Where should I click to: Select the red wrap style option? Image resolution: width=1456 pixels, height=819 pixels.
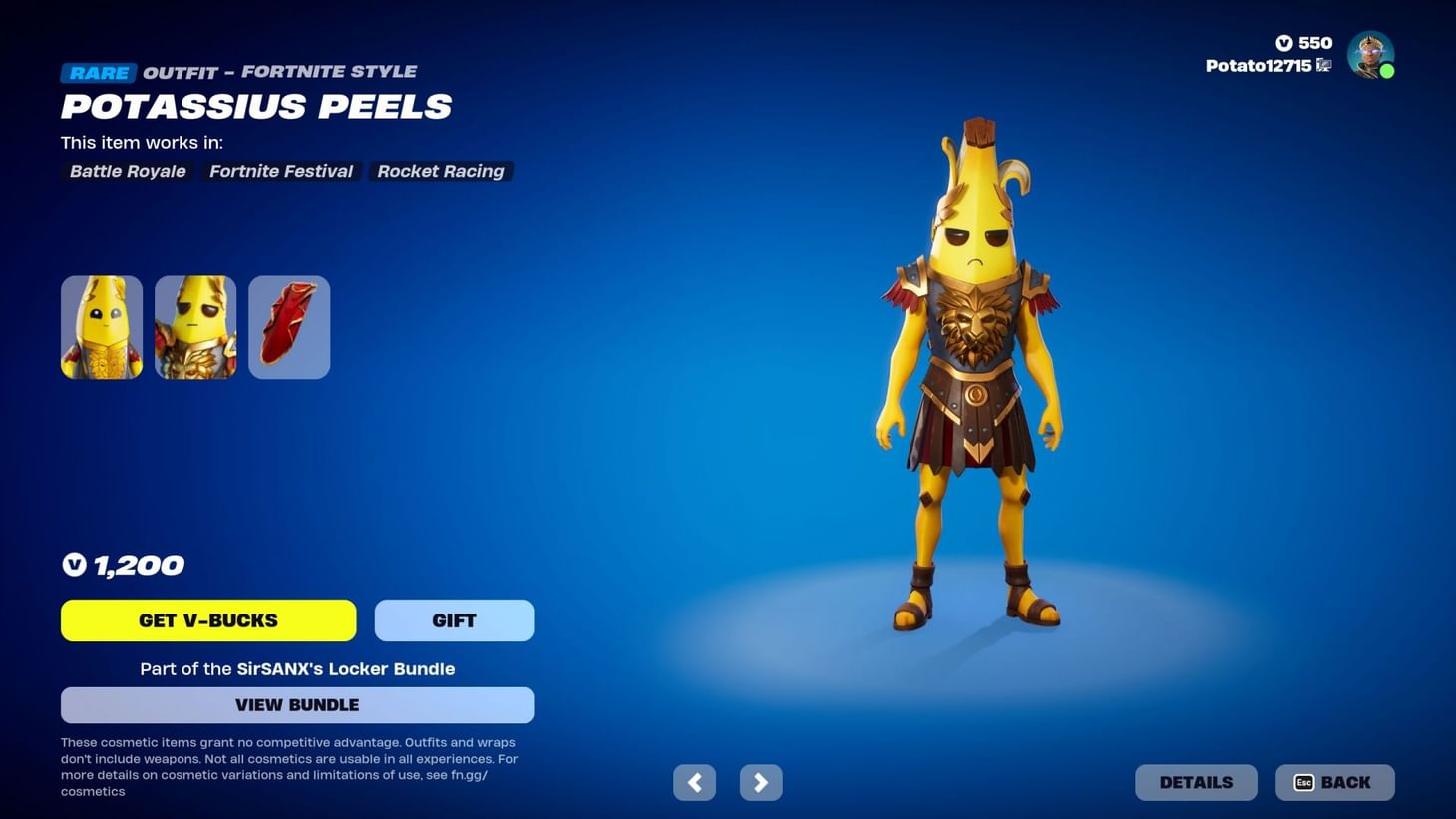click(x=288, y=326)
